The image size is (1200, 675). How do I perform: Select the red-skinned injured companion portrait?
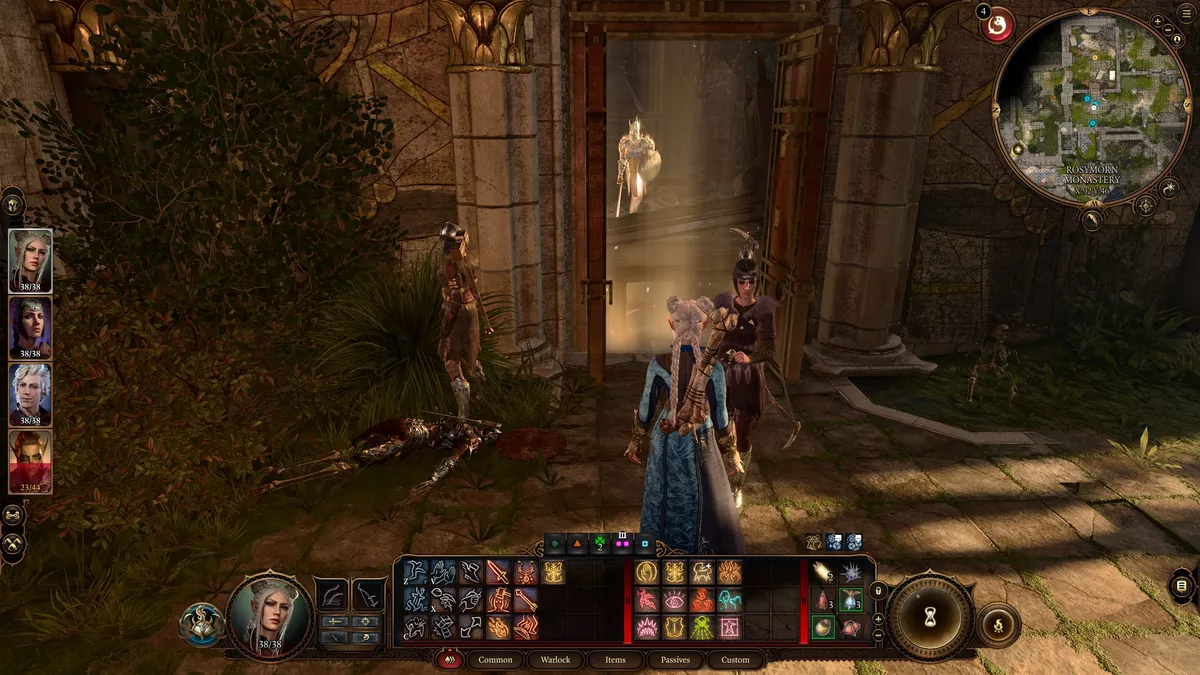30,458
